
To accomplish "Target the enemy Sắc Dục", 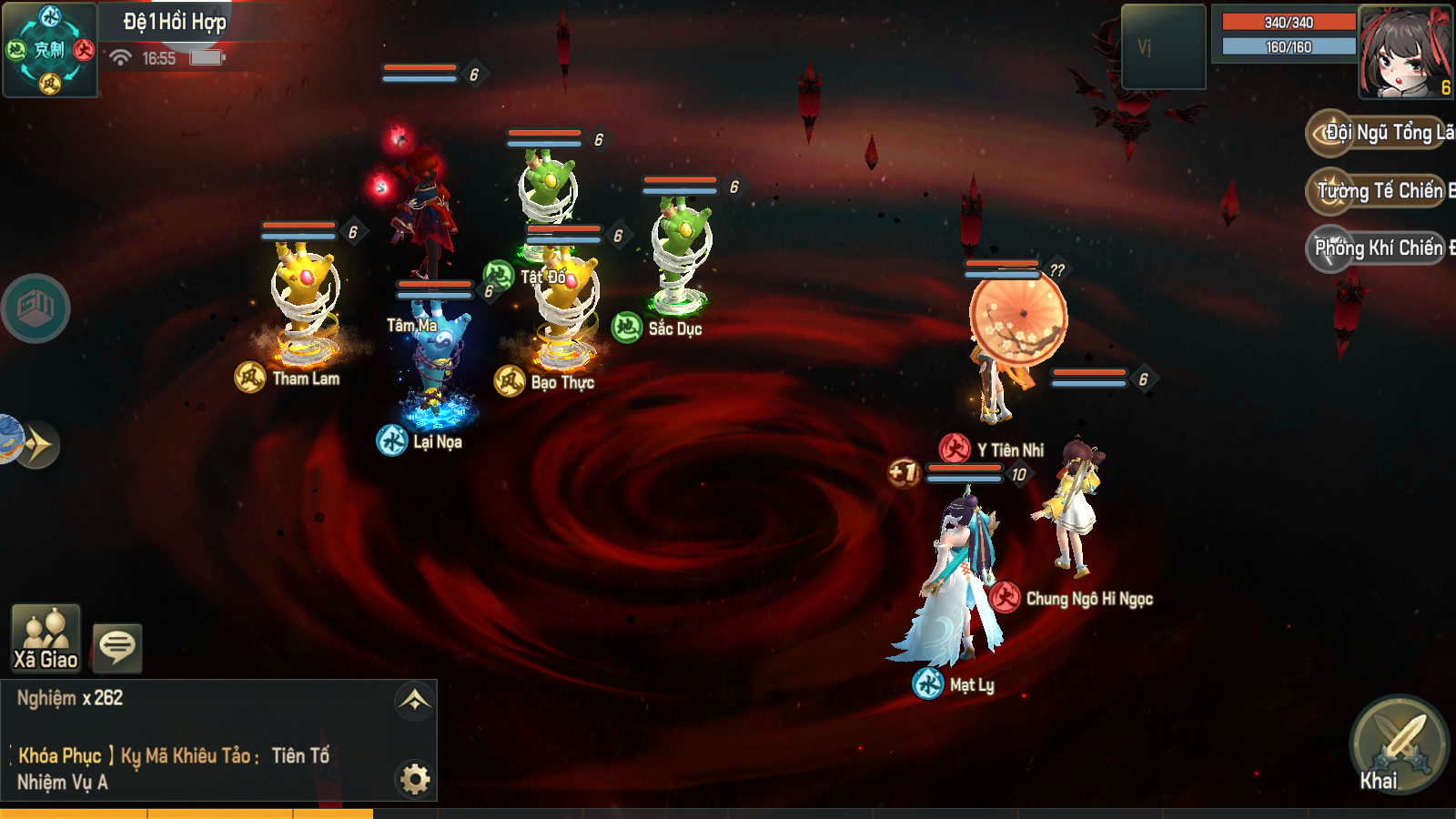I will click(x=681, y=255).
